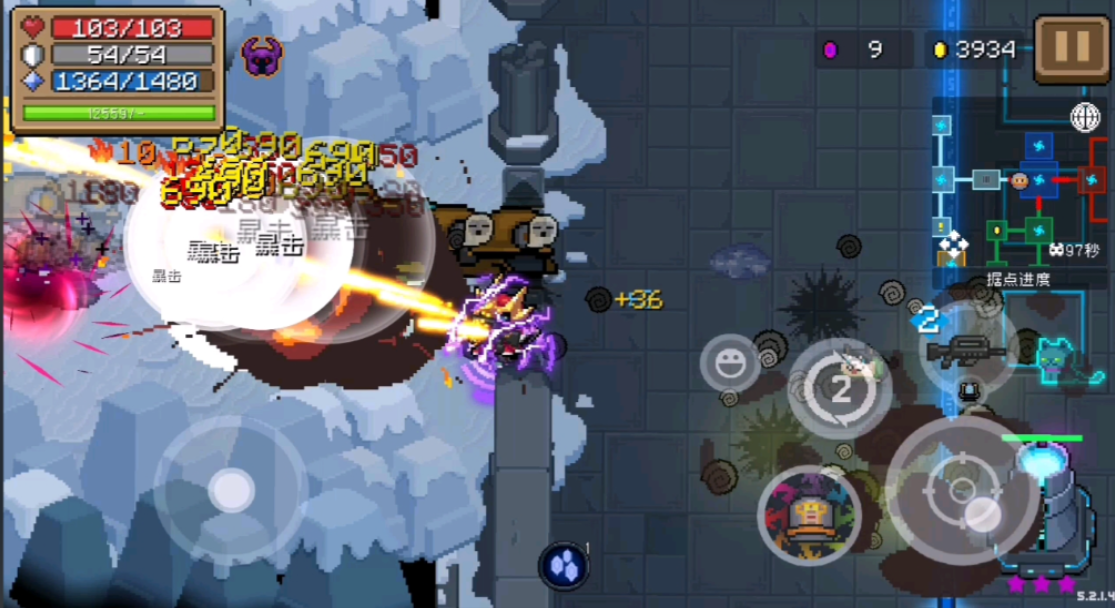Pause the game with the pause button
This screenshot has height=608, width=1115.
click(1072, 49)
